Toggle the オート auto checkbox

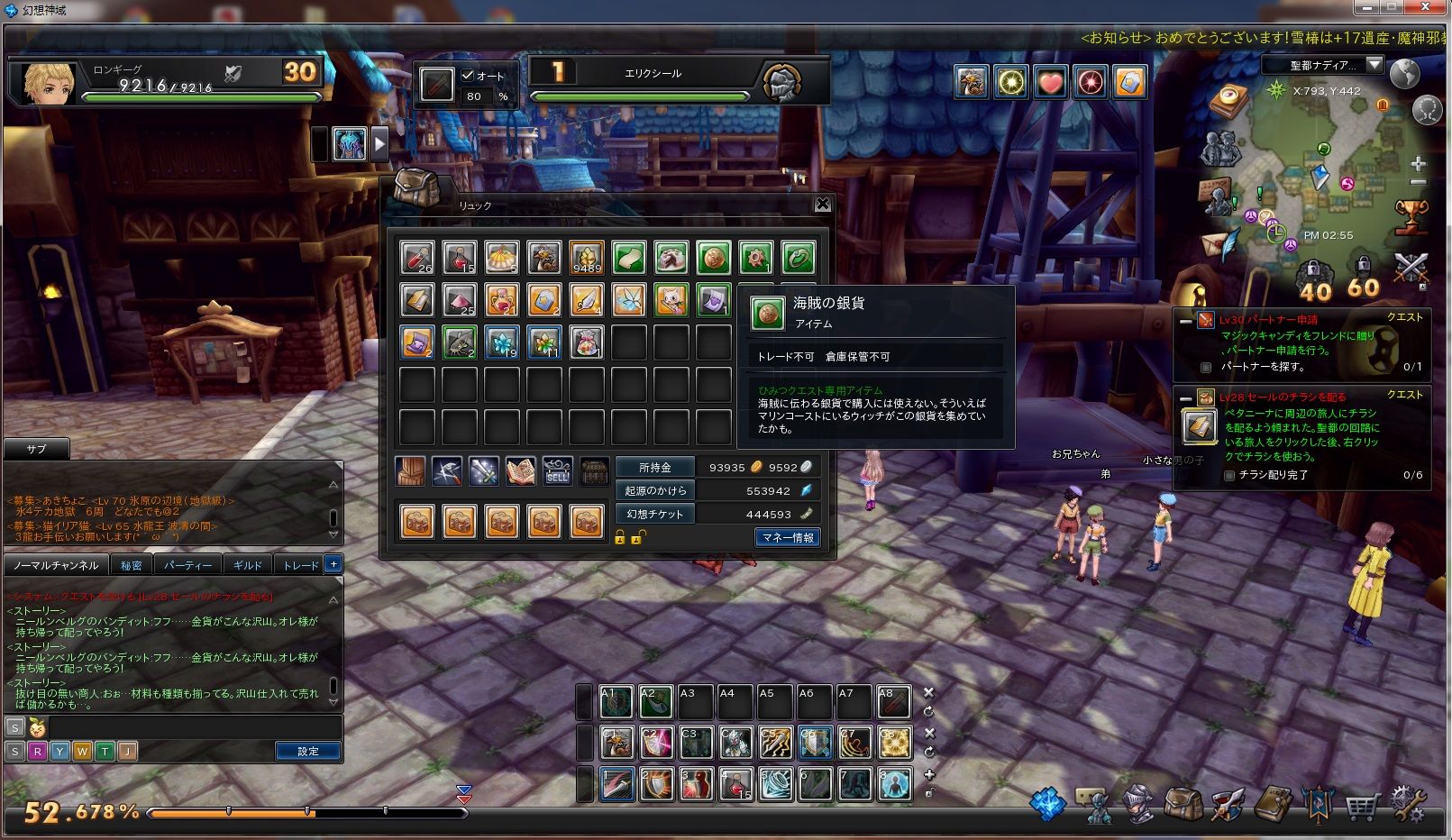(x=468, y=76)
